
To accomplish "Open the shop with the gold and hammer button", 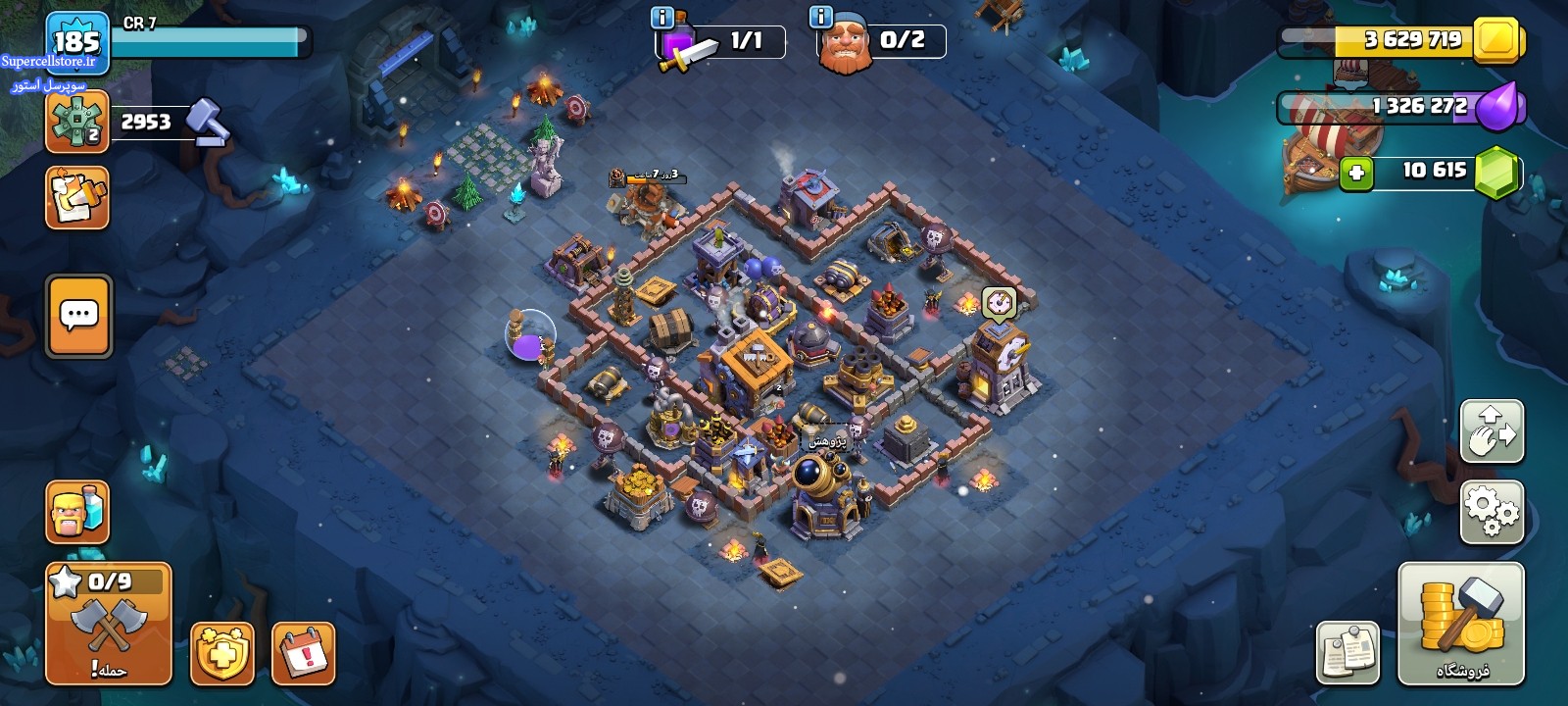I will coord(1461,624).
